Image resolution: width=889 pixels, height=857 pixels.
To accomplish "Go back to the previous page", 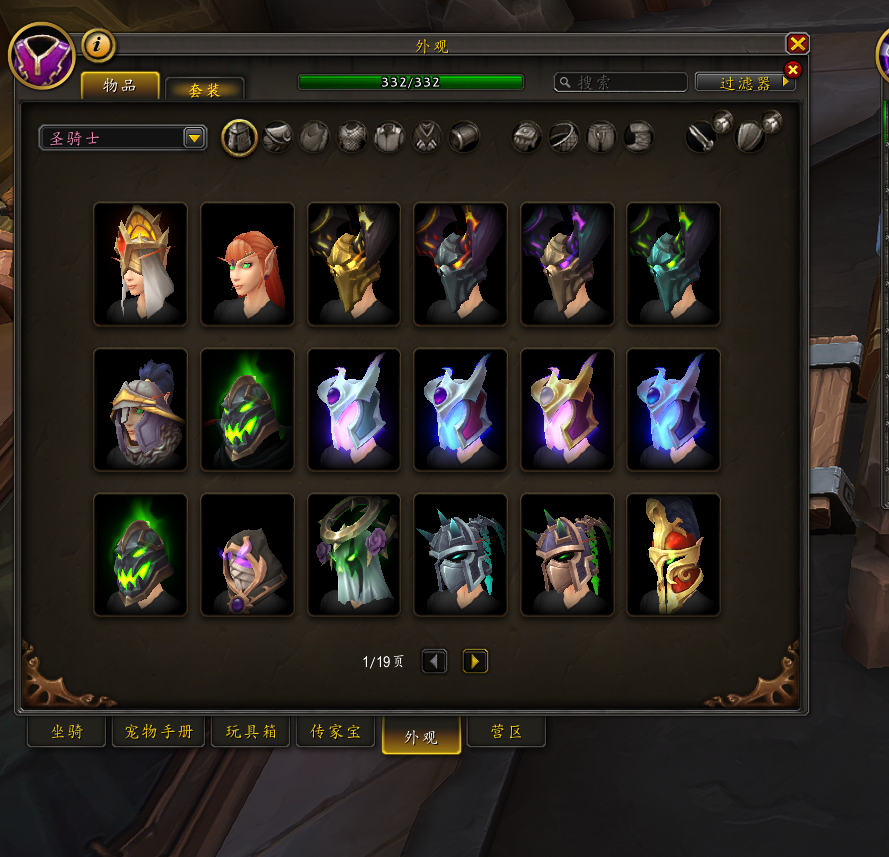I will [434, 661].
